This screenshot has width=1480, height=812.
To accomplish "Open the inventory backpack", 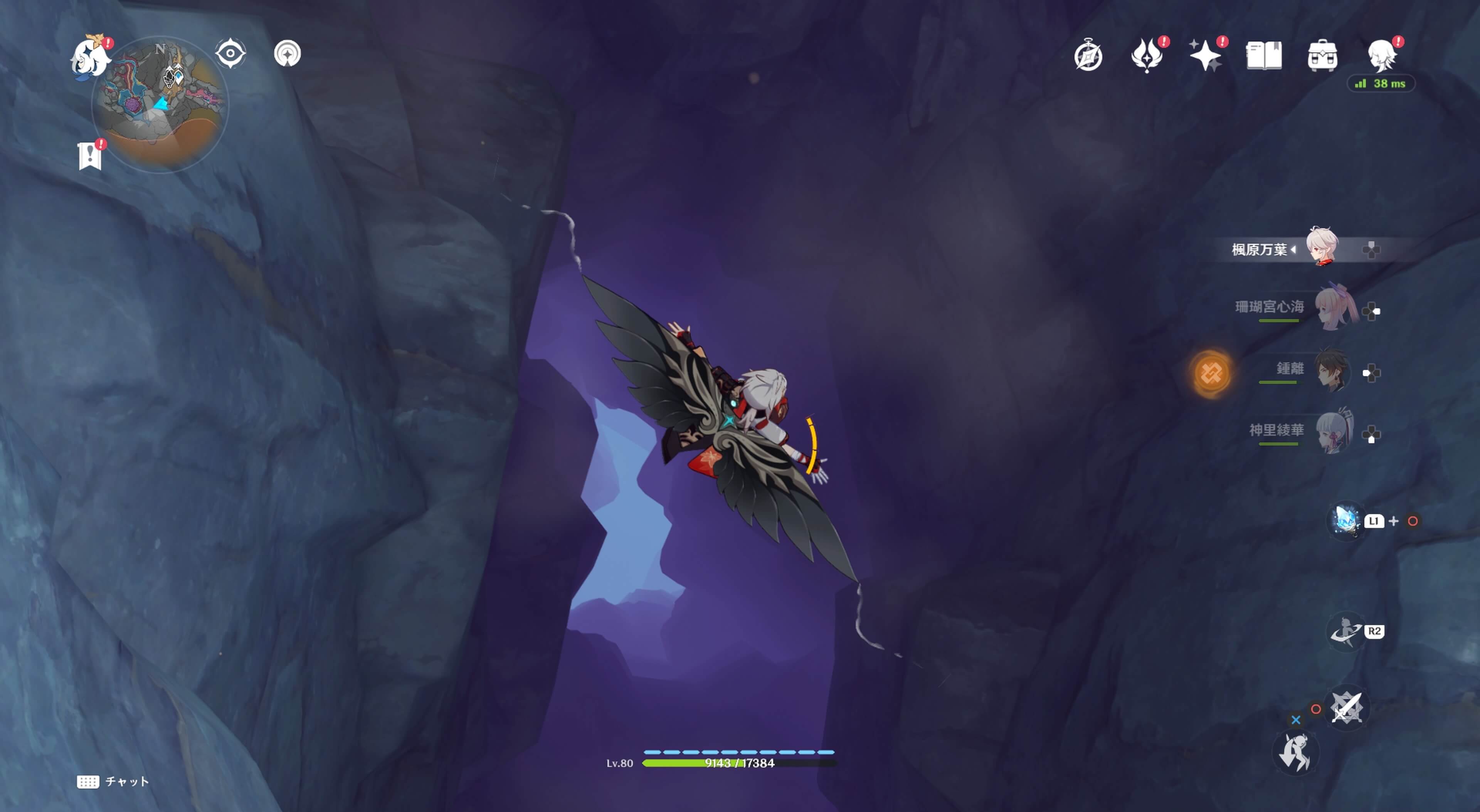I will click(1322, 56).
